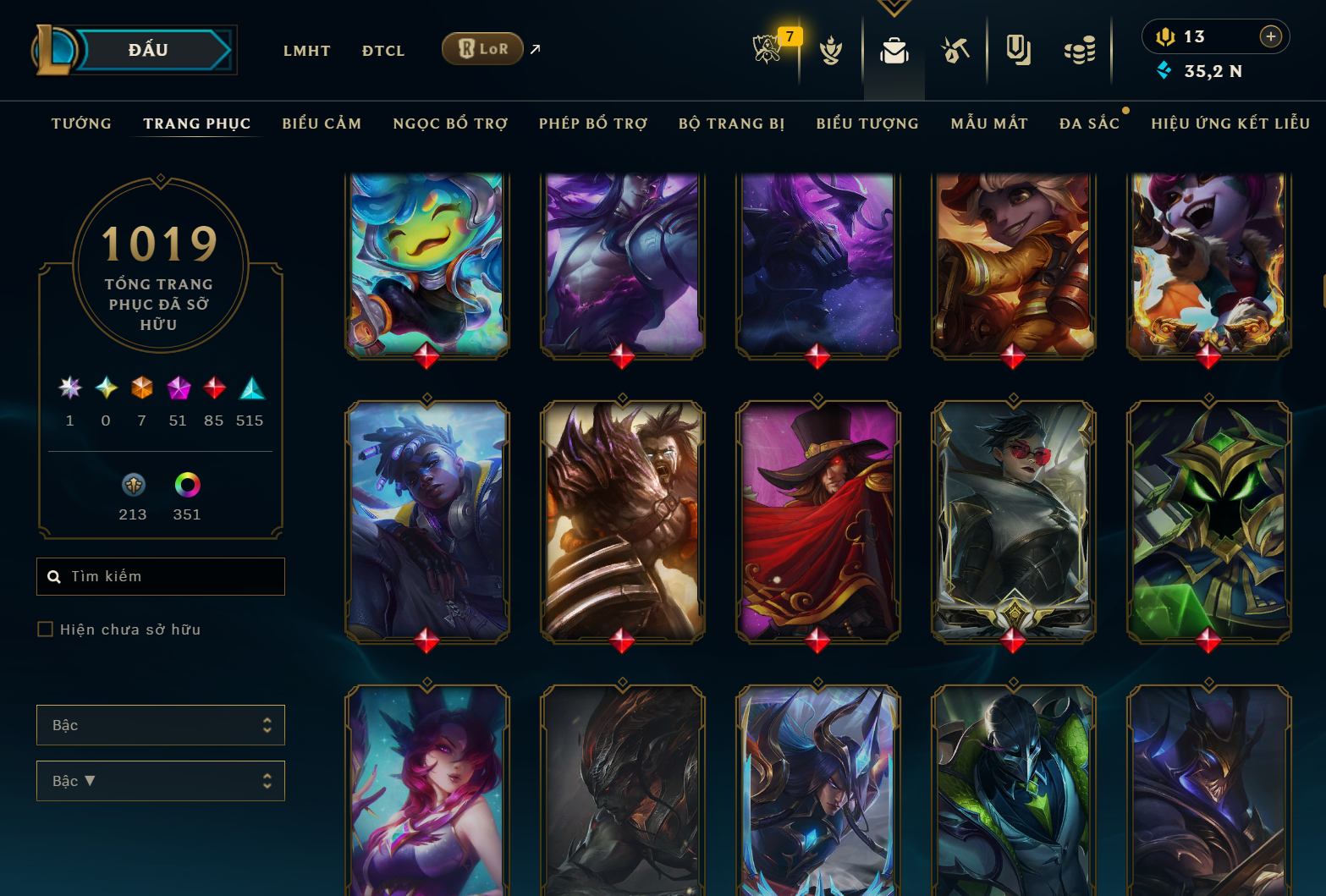The image size is (1326, 896).
Task: Open the LMHT home link
Action: (x=306, y=51)
